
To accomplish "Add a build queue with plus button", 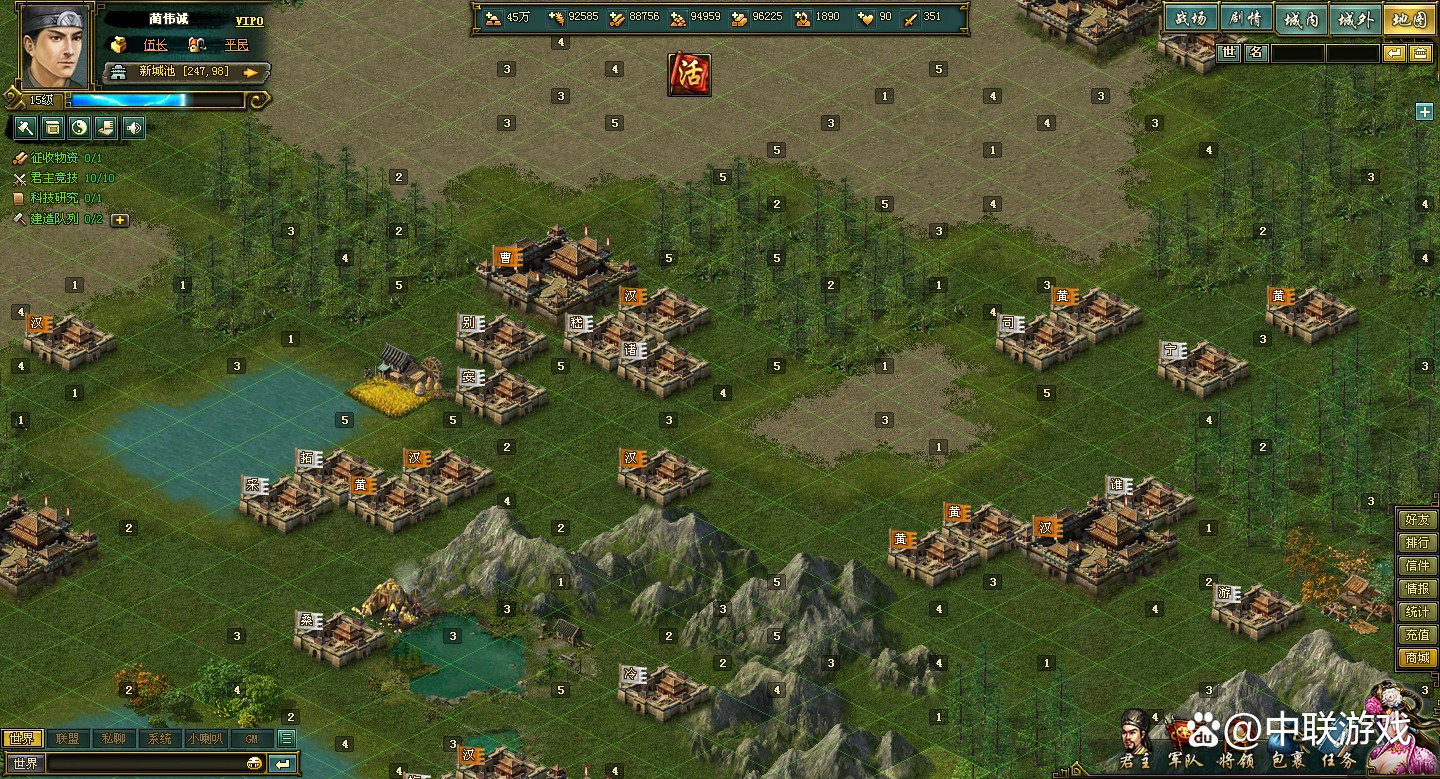I will tap(120, 219).
